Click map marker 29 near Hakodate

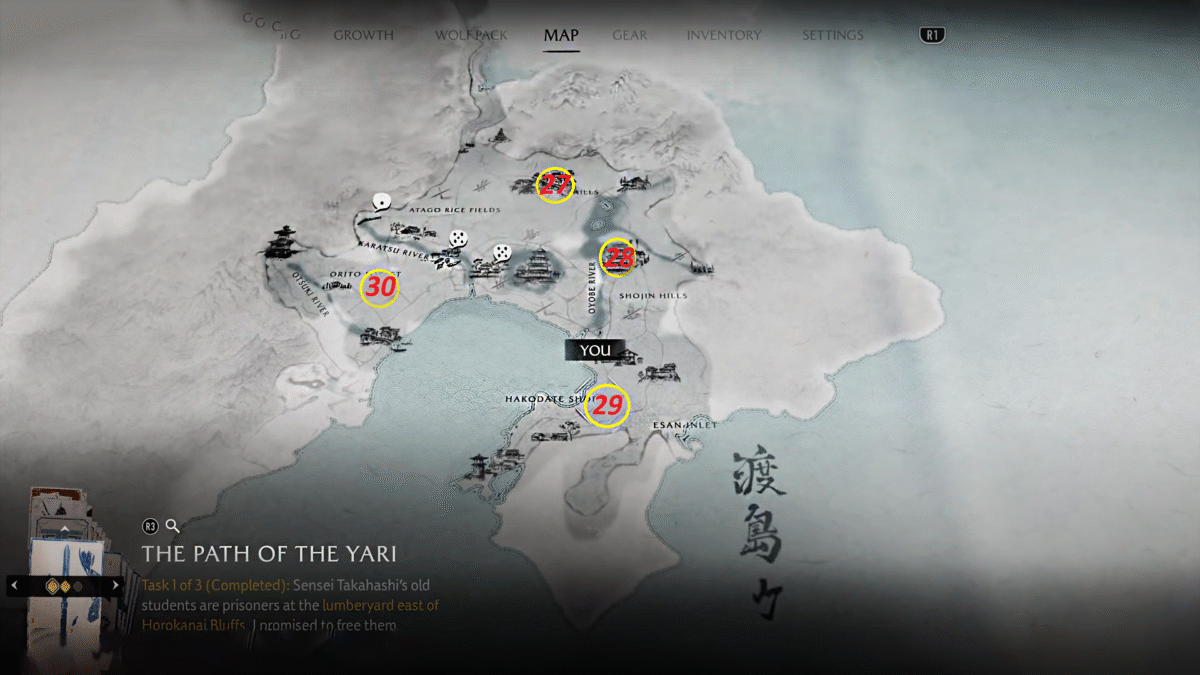coord(607,406)
